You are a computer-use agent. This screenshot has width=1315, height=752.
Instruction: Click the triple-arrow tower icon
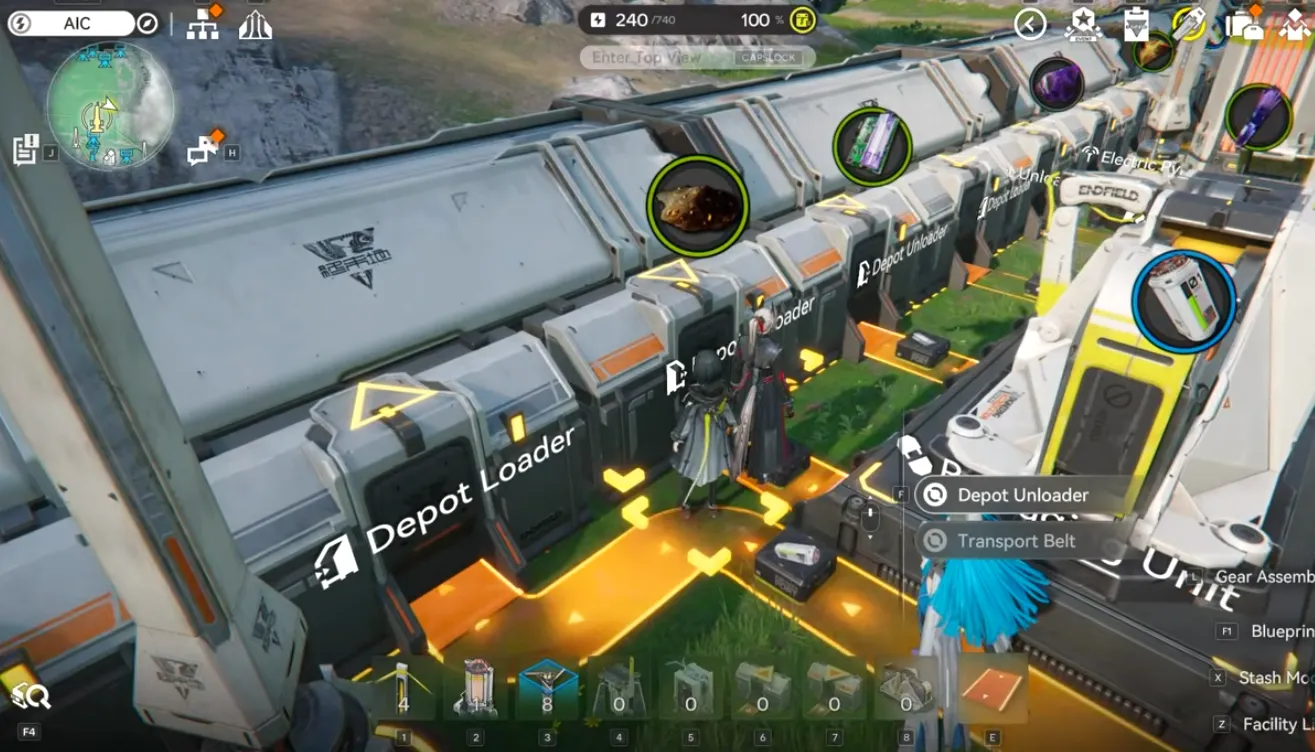click(256, 24)
